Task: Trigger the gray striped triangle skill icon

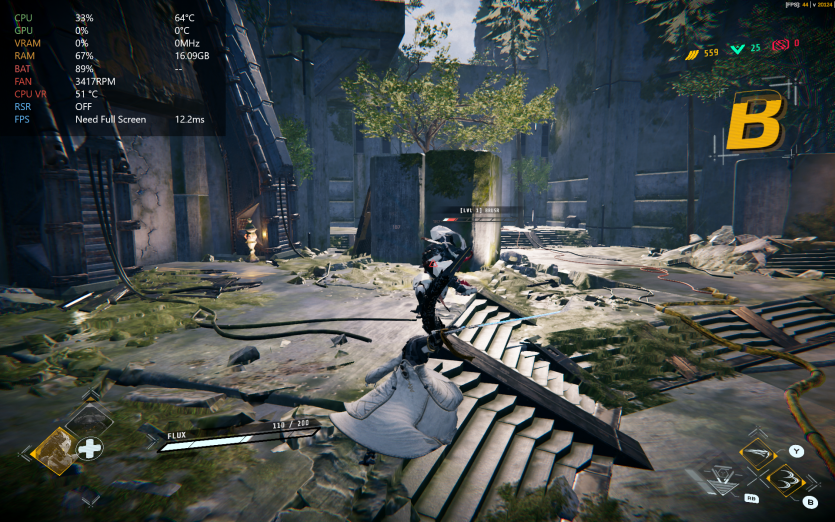Action: [x=725, y=479]
